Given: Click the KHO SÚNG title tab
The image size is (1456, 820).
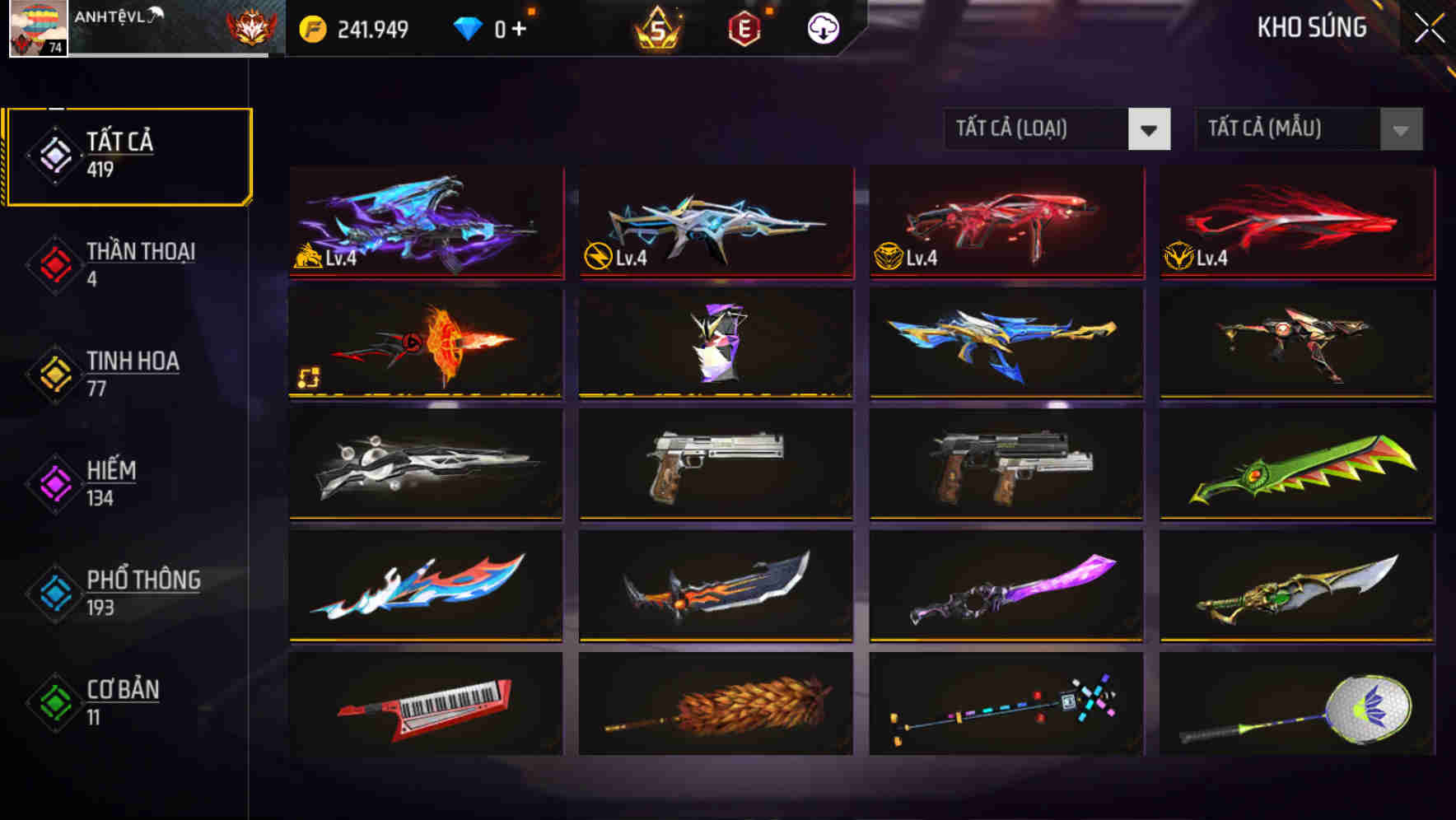Looking at the screenshot, I should click(x=1313, y=27).
